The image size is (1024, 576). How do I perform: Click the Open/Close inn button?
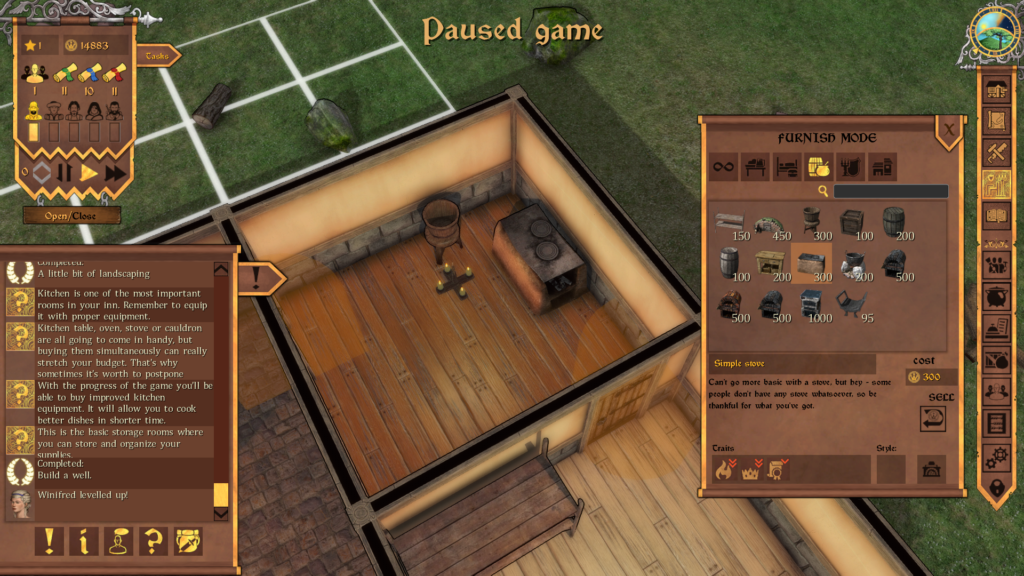(72, 215)
